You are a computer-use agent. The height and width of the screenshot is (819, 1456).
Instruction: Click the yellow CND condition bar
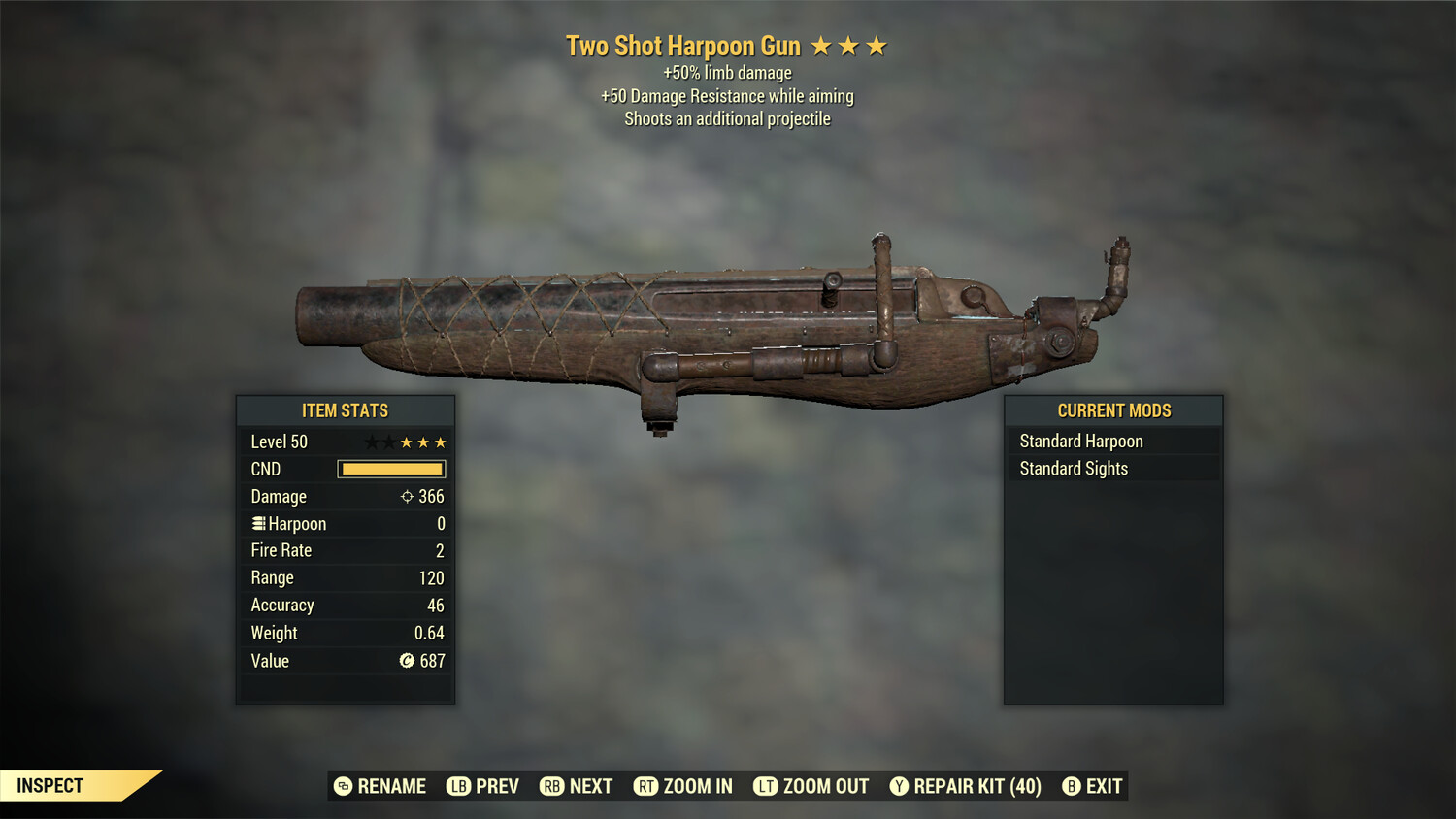click(x=391, y=469)
